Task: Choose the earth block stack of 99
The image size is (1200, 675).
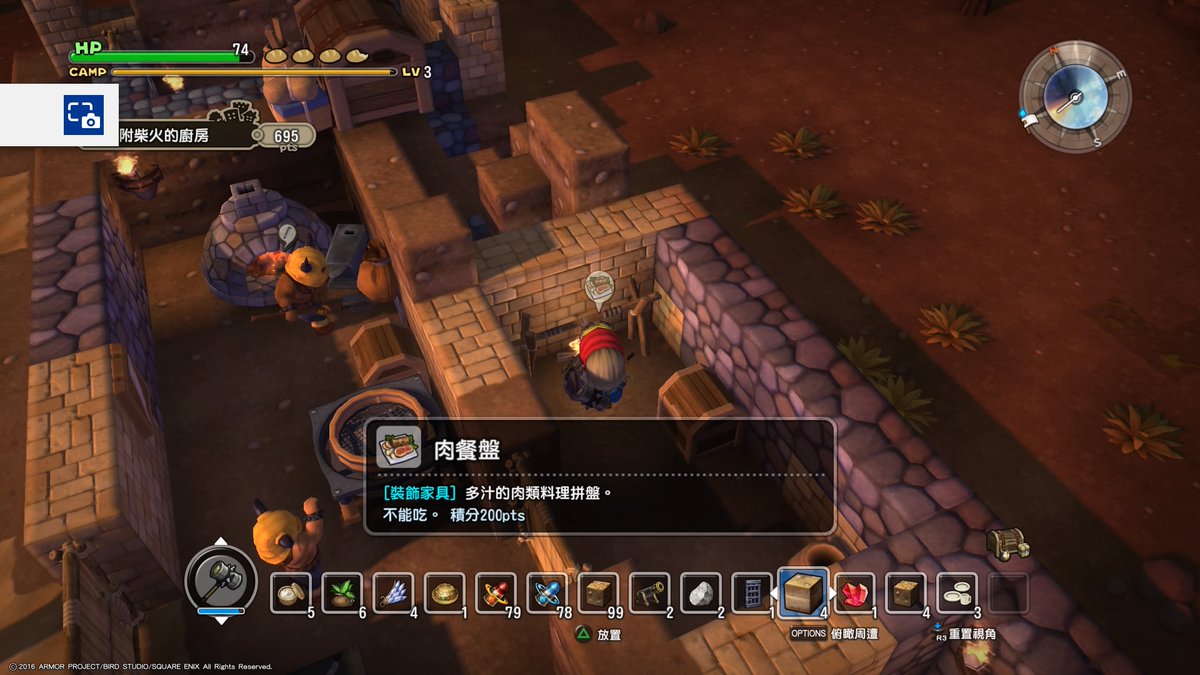Action: click(x=598, y=592)
